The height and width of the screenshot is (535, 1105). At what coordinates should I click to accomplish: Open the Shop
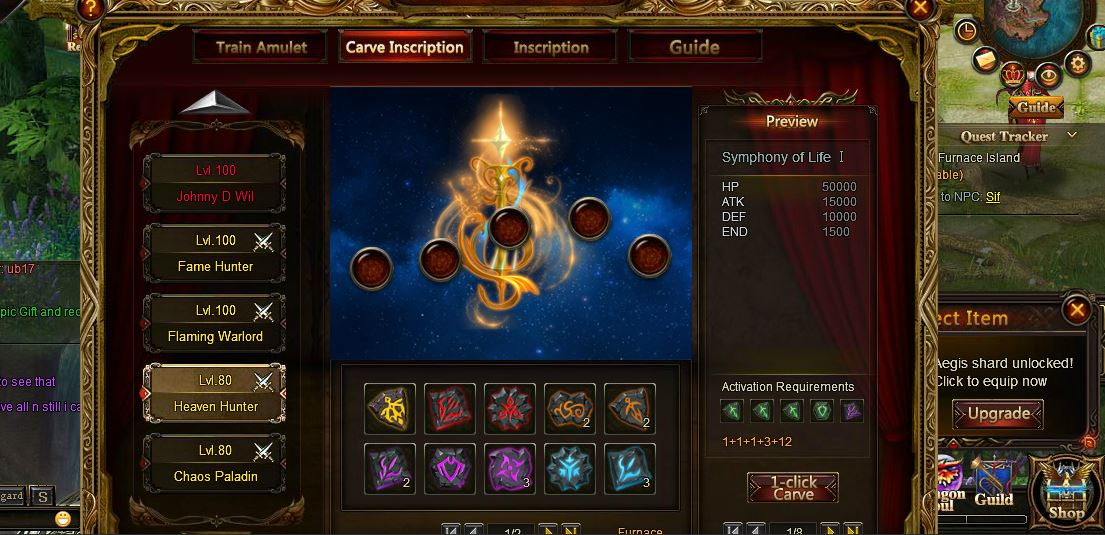click(1066, 490)
